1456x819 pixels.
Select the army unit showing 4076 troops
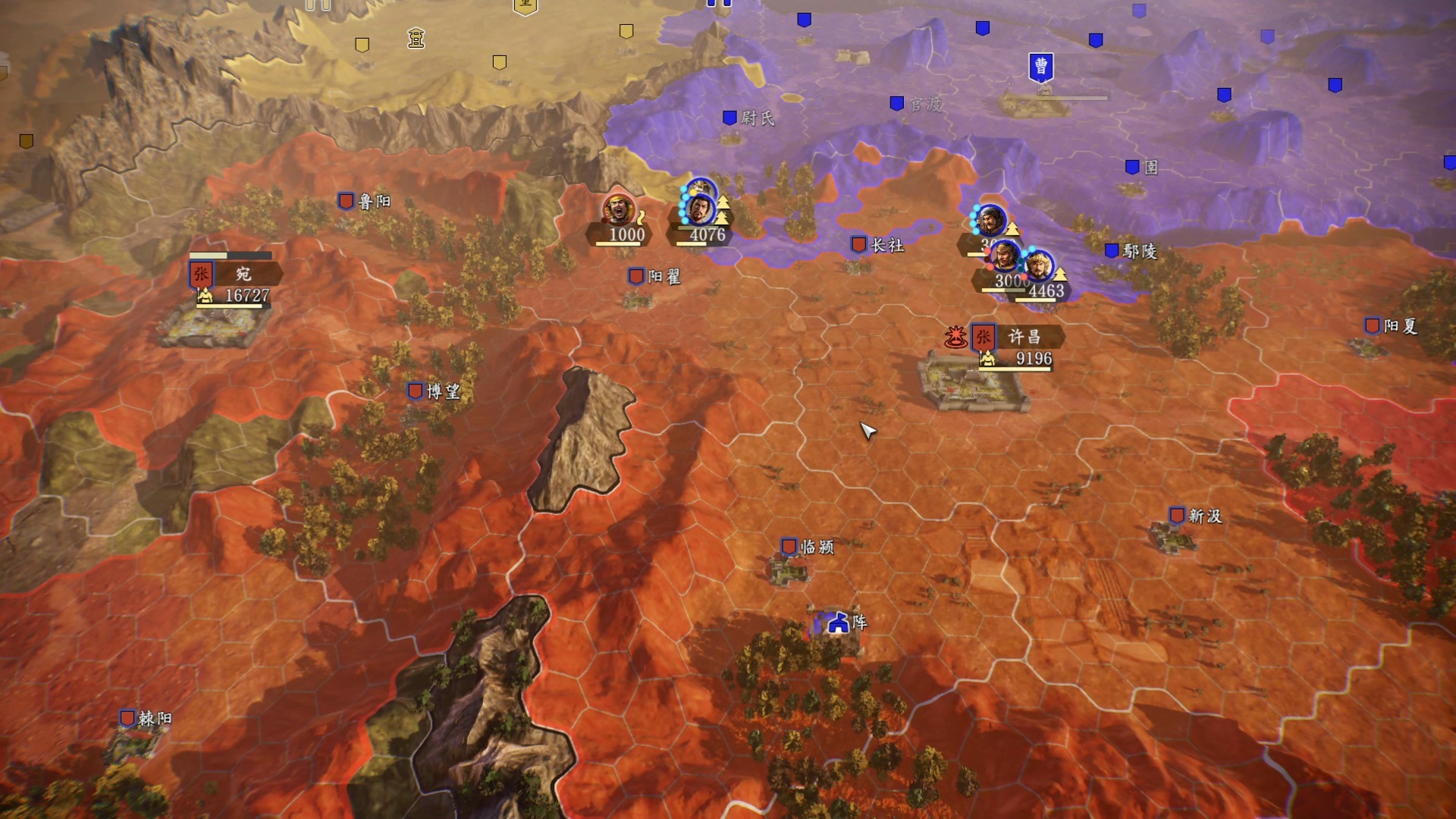click(x=701, y=209)
